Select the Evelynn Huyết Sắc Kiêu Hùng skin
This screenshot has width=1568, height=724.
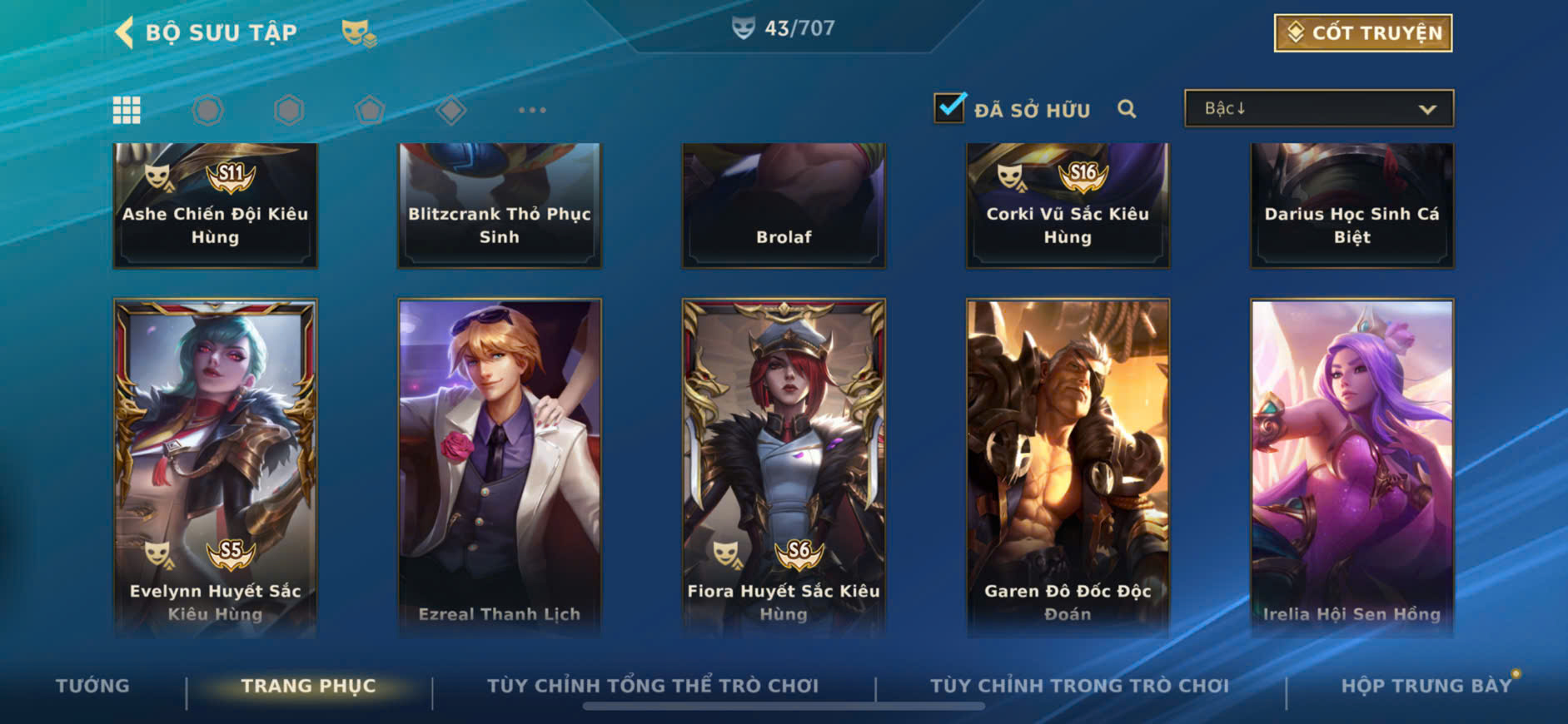coord(215,466)
